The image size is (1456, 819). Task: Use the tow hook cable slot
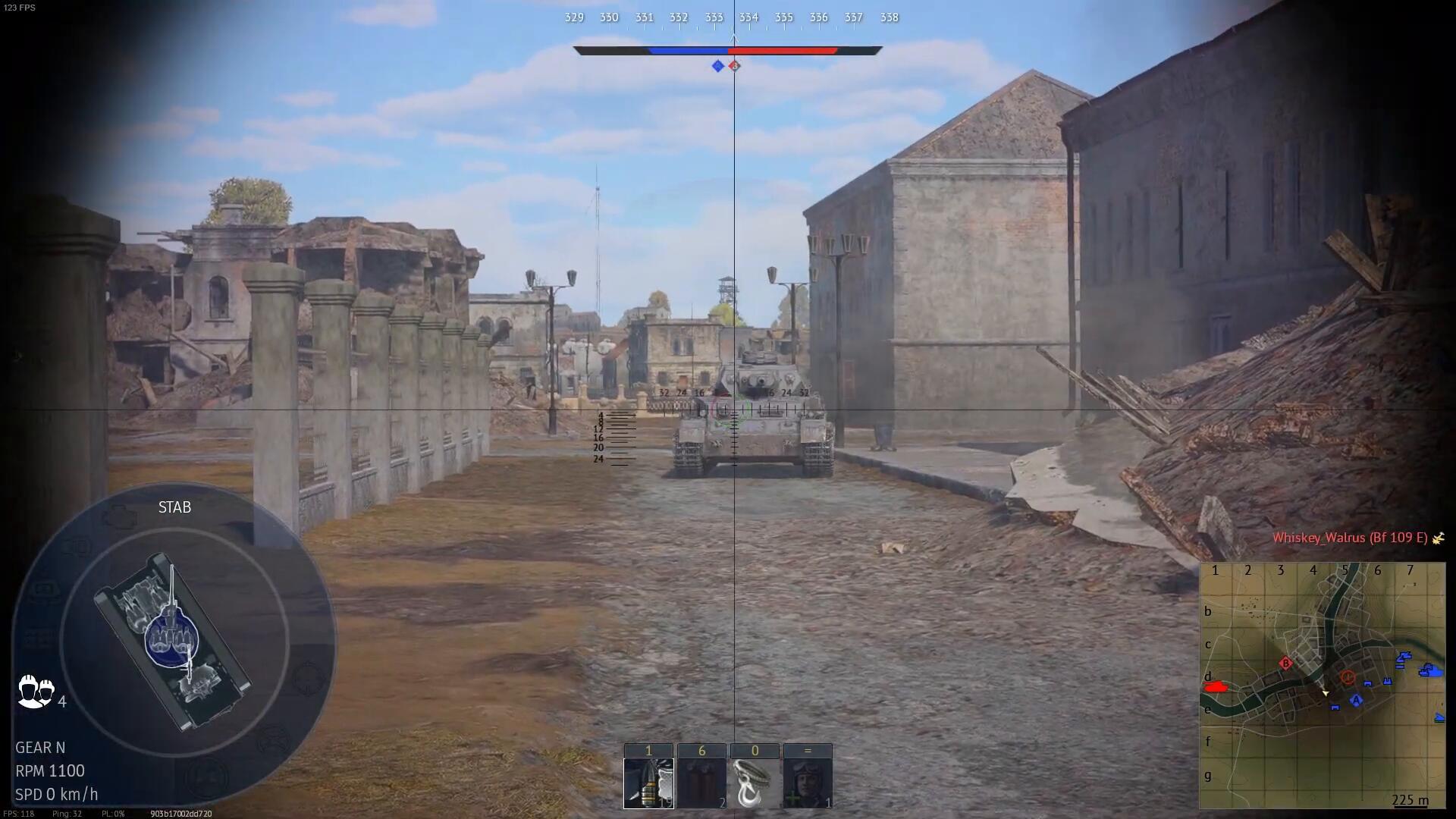tap(755, 783)
